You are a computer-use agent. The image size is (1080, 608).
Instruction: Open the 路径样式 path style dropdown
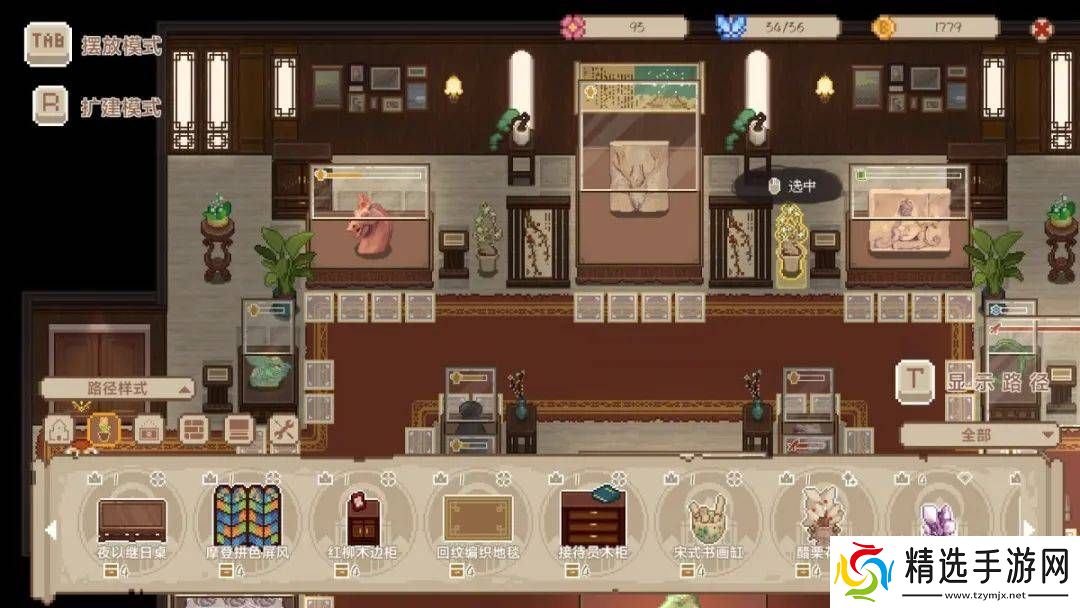pyautogui.click(x=118, y=388)
